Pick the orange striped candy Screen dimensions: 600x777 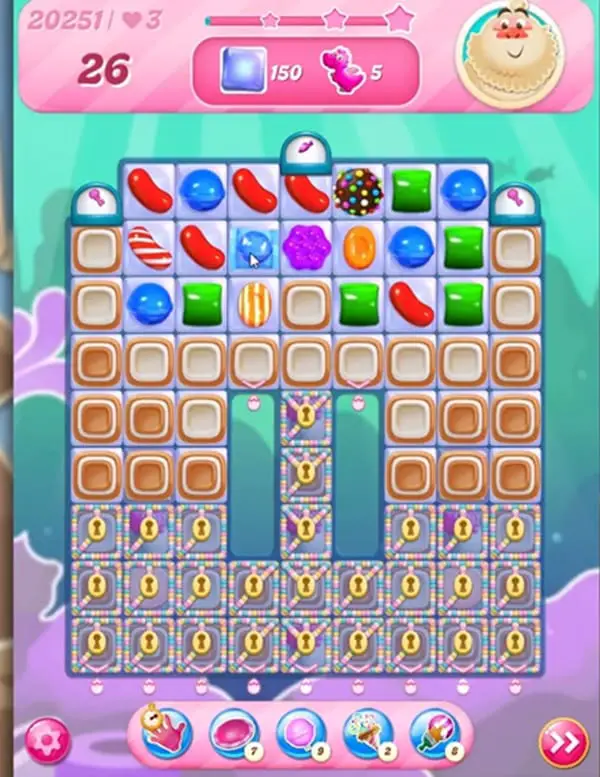click(x=254, y=301)
